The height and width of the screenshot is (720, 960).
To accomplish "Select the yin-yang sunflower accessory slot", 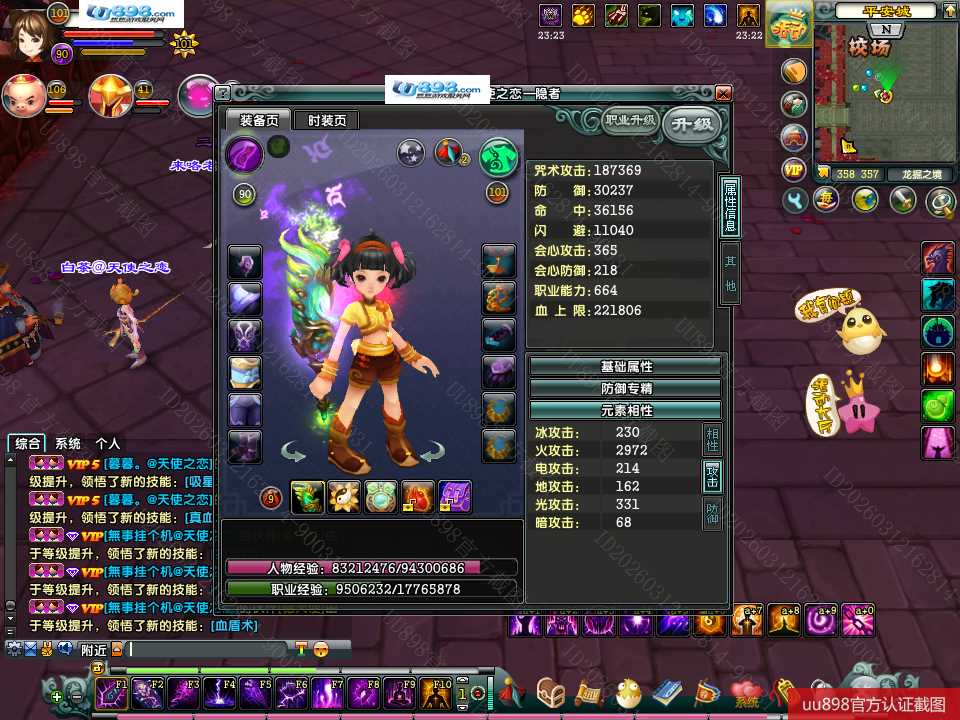I will coord(344,497).
